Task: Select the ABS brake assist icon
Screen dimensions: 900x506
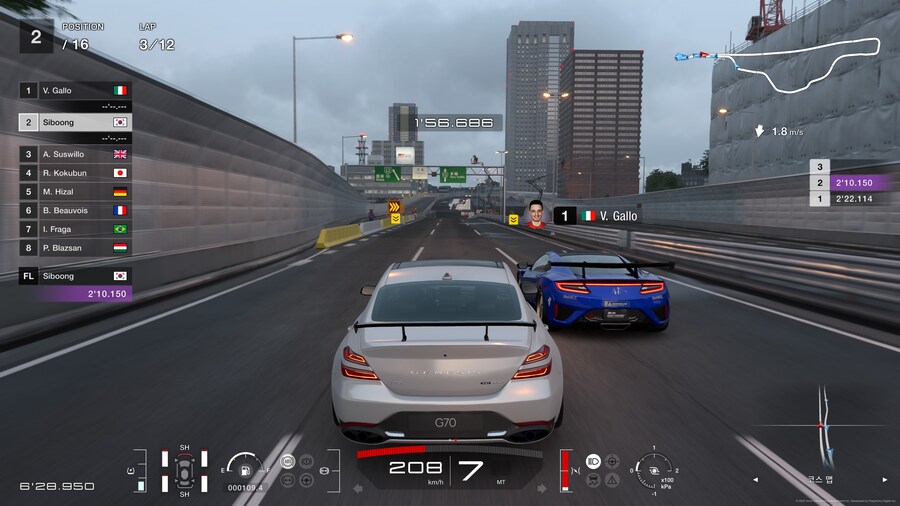Action: click(x=288, y=462)
